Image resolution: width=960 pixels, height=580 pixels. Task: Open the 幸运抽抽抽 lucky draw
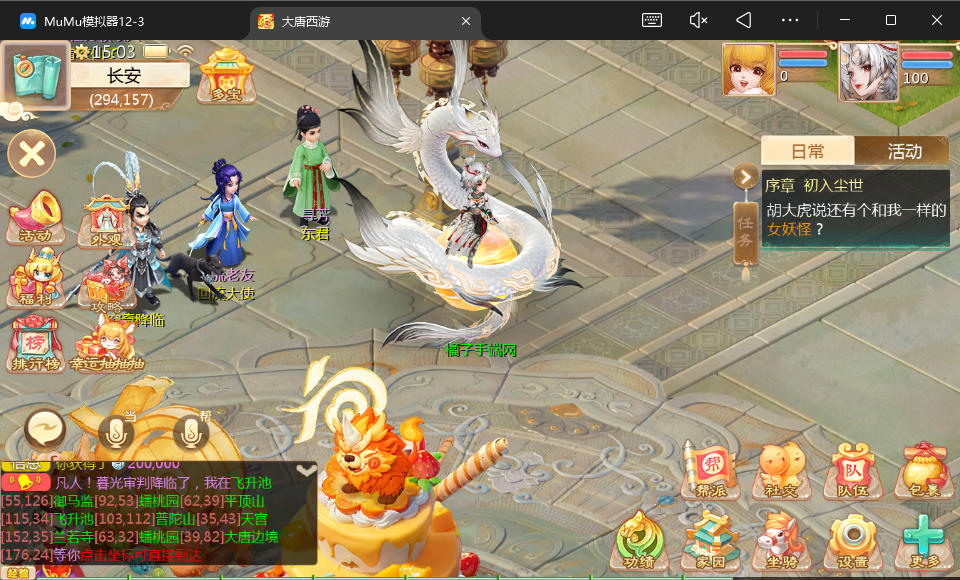pyautogui.click(x=107, y=346)
